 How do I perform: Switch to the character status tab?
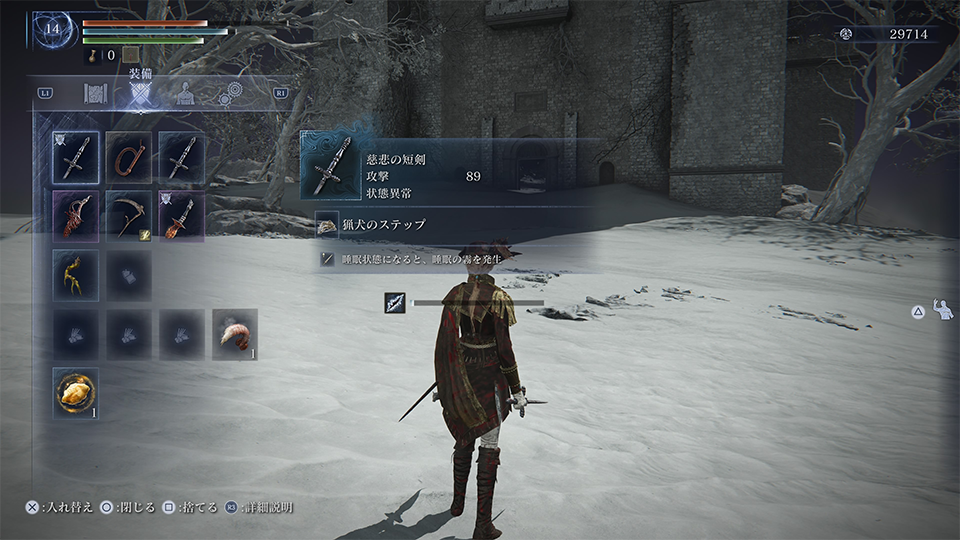click(x=185, y=94)
